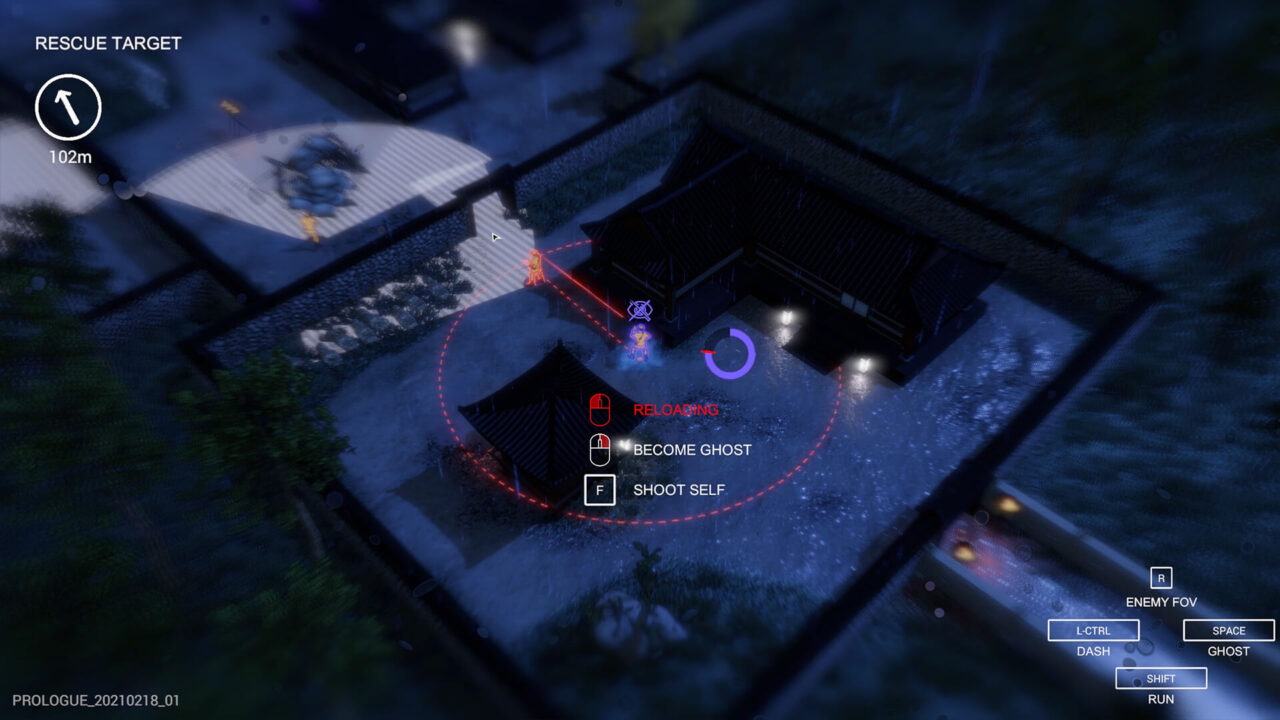Click the purple reload progress ring
Image resolution: width=1280 pixels, height=720 pixels.
732,352
